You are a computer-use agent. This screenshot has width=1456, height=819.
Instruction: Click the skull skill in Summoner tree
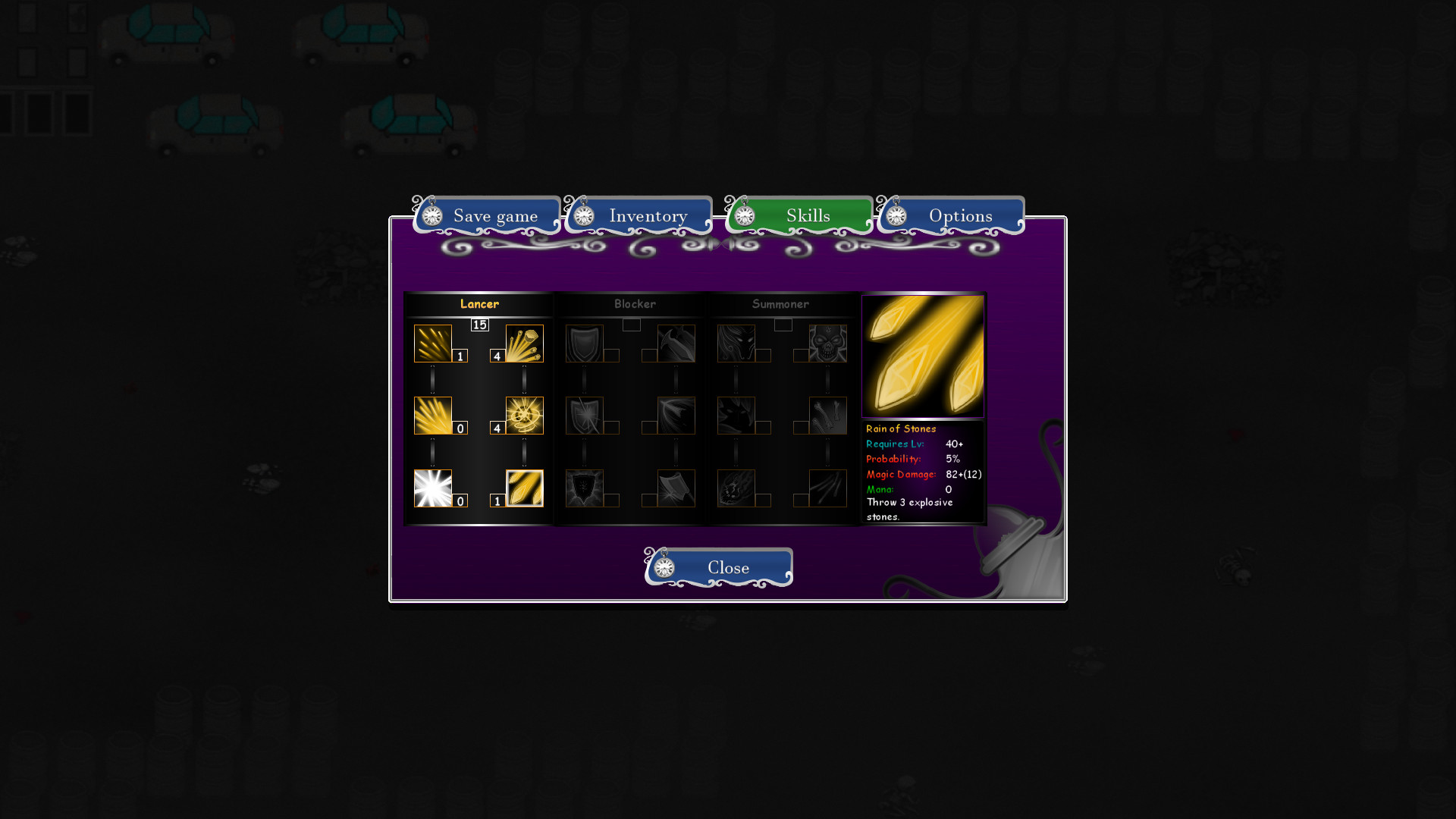[x=828, y=341]
